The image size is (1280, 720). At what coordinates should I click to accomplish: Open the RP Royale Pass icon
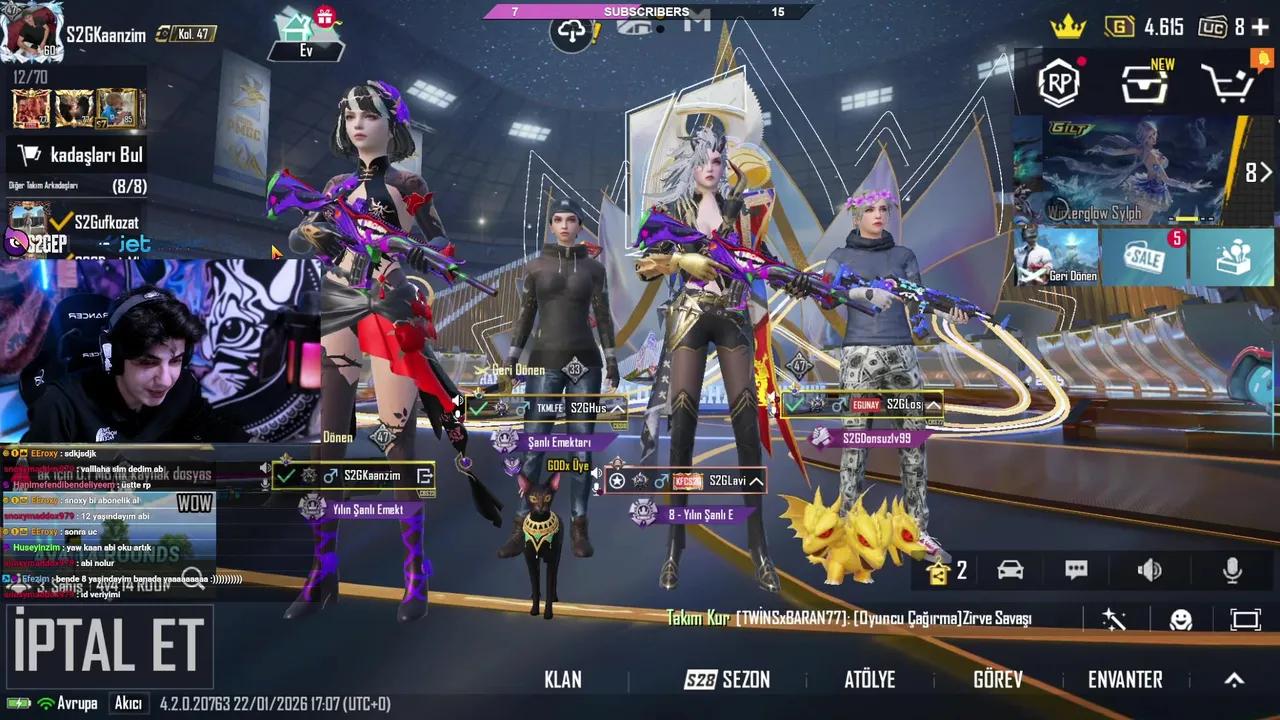tap(1059, 85)
